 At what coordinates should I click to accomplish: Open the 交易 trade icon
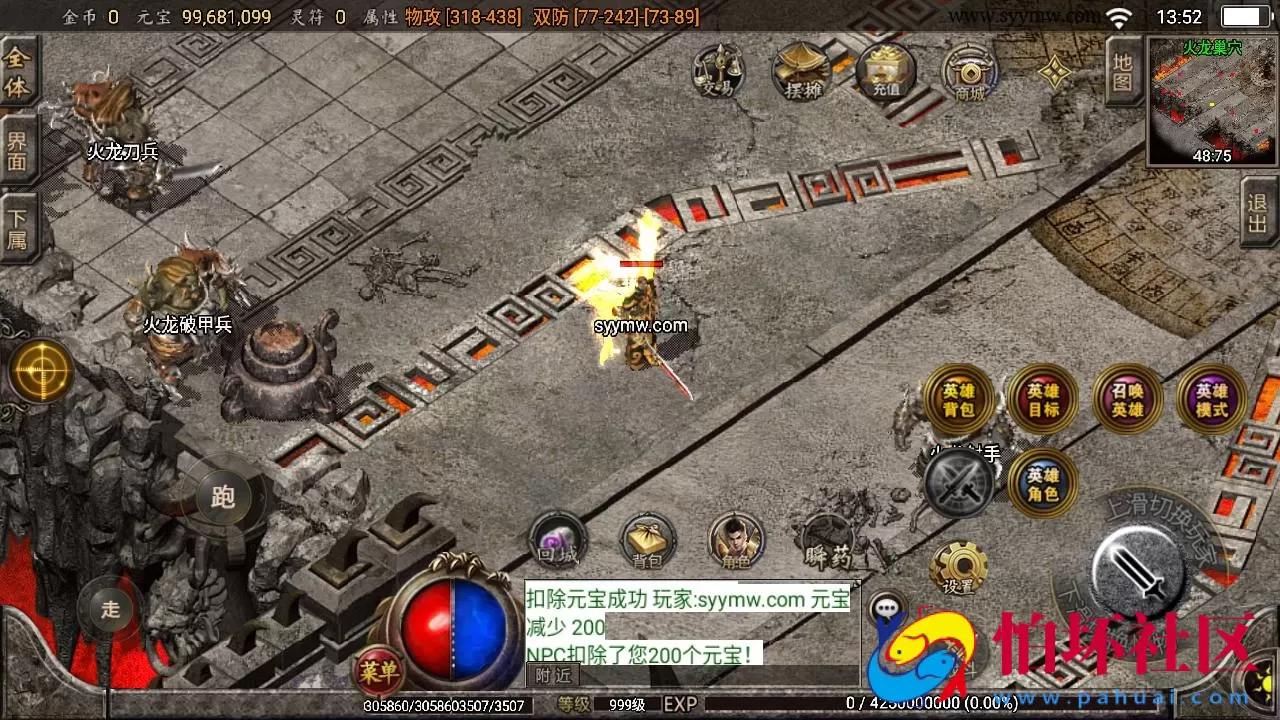coord(716,72)
